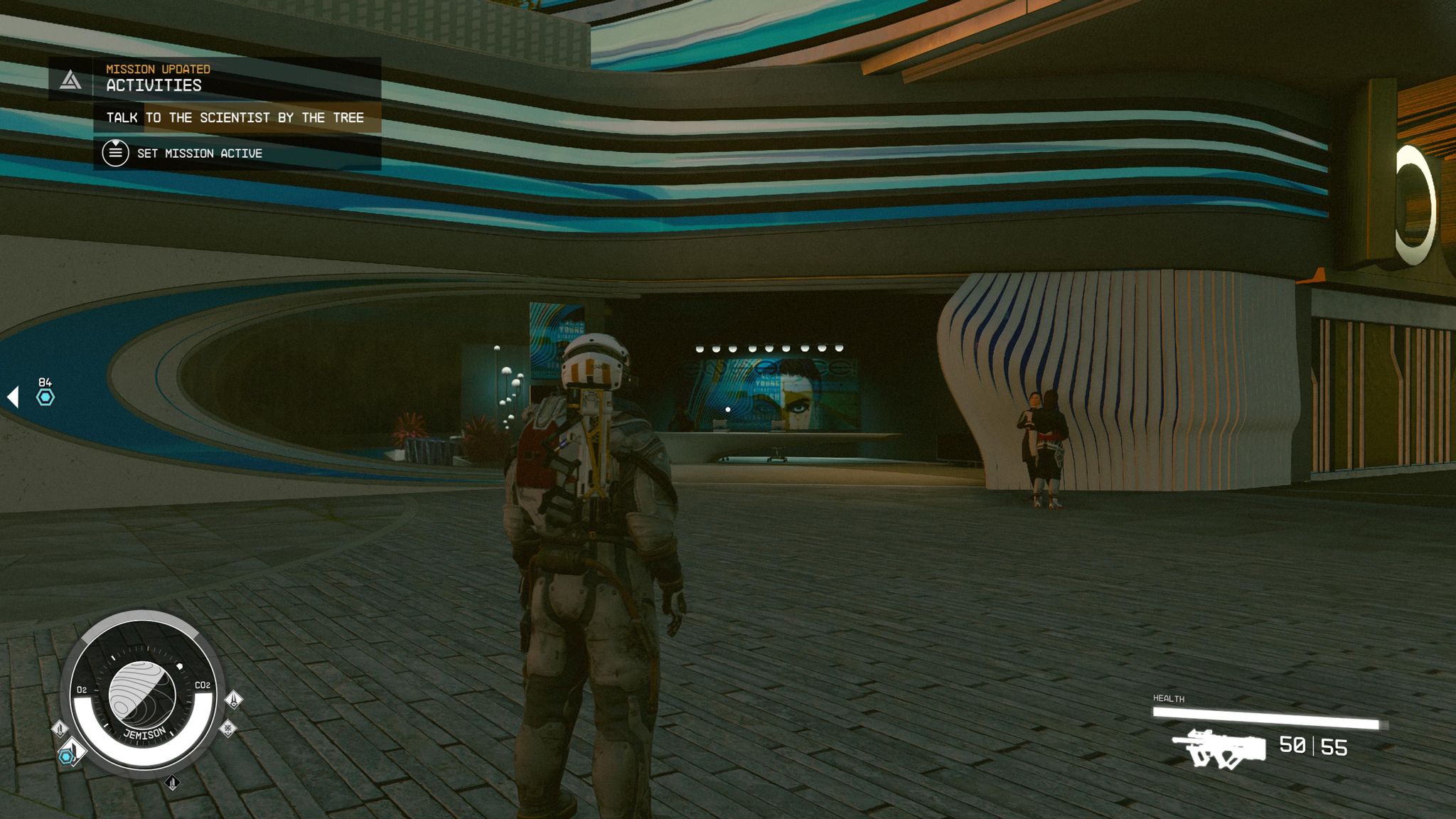Click the Set Mission Active option
1456x819 pixels.
pyautogui.click(x=199, y=154)
